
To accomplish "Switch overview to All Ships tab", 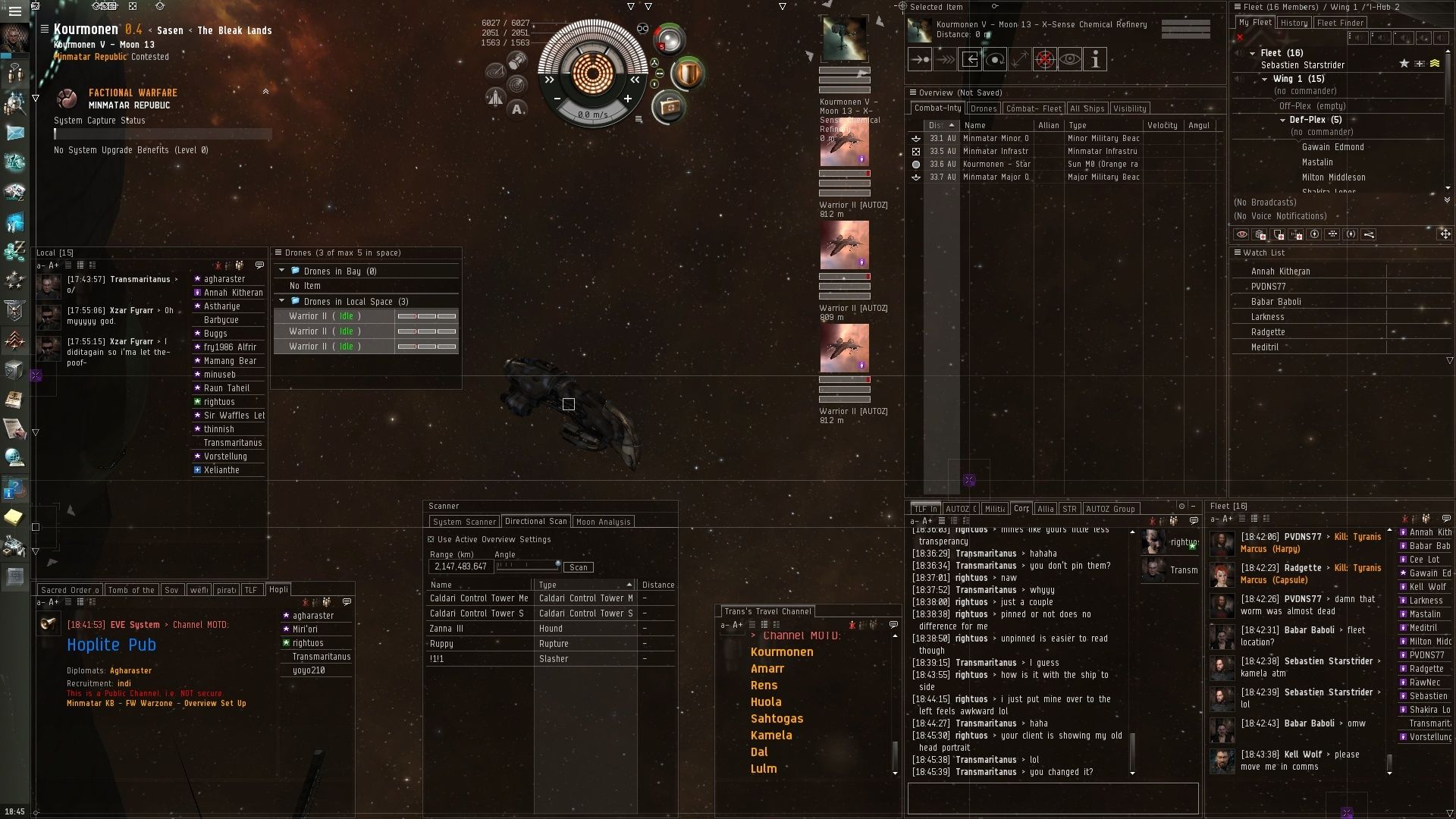I will click(1087, 108).
